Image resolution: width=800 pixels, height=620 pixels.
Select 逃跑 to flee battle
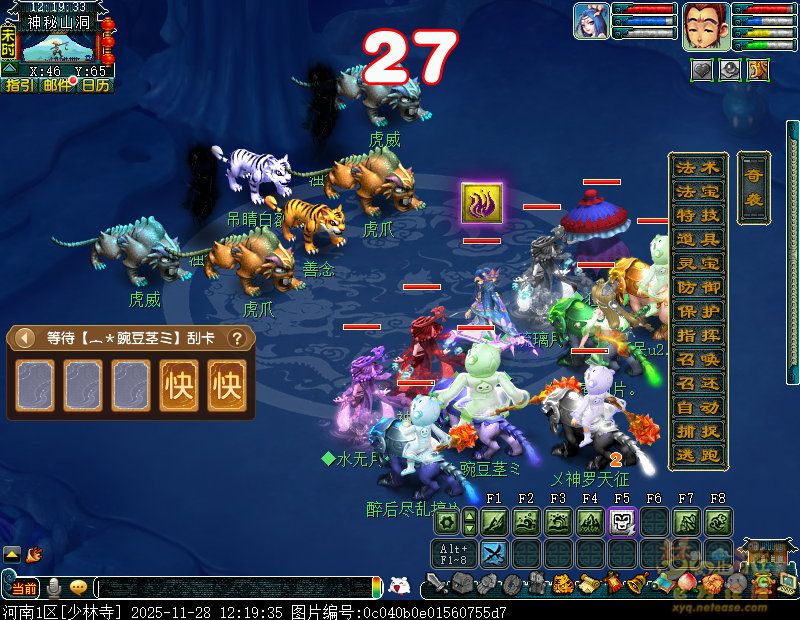coord(698,455)
